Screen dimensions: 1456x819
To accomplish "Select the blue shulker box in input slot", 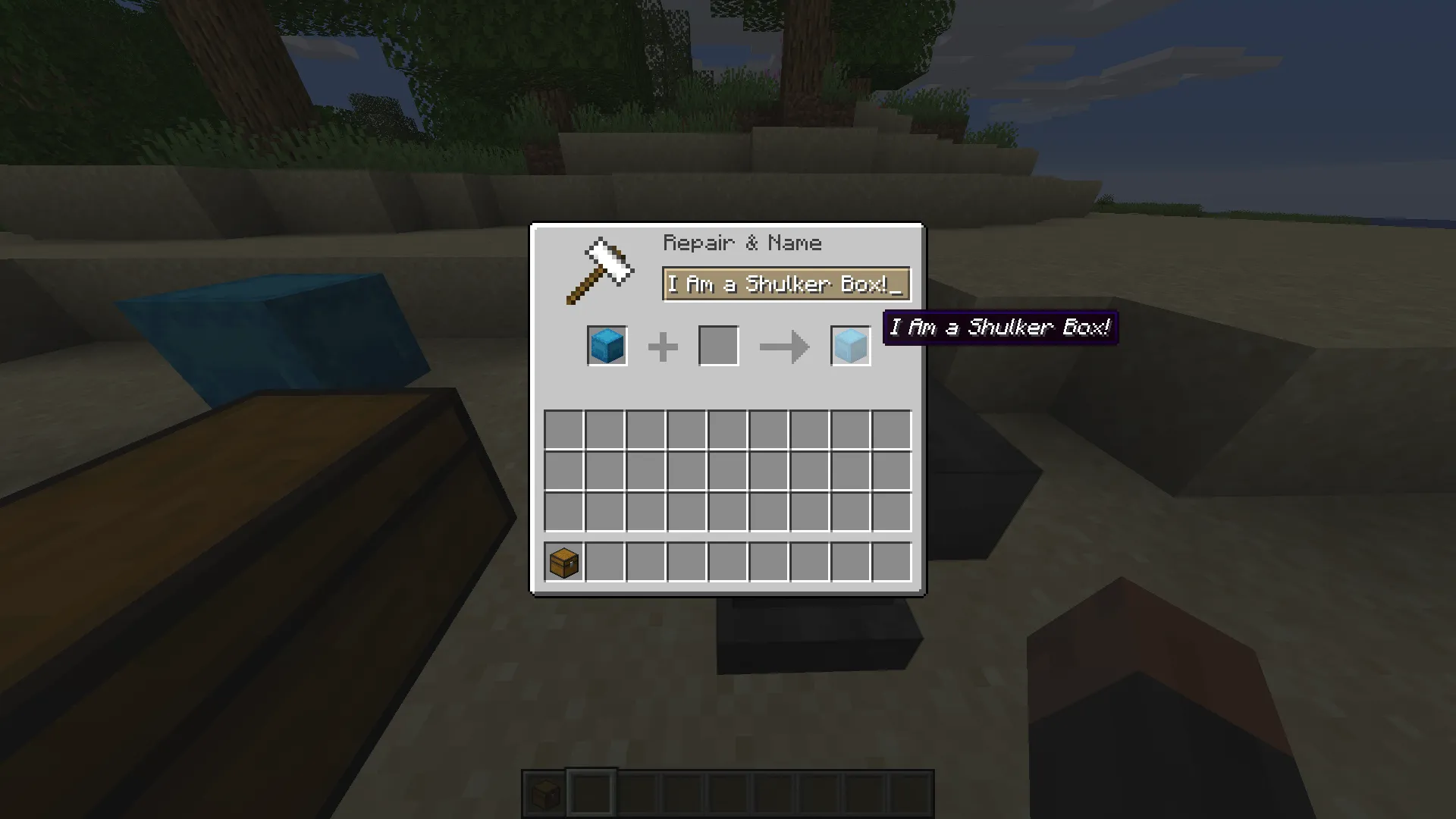I will click(x=606, y=345).
